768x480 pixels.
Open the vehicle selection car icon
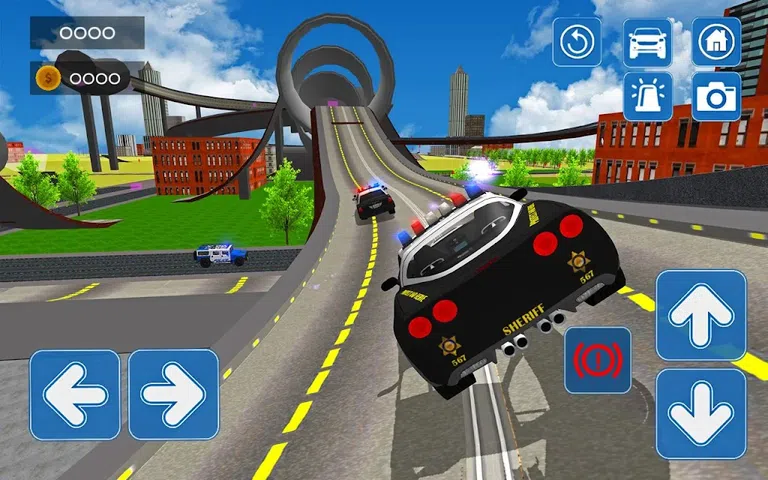(x=647, y=43)
